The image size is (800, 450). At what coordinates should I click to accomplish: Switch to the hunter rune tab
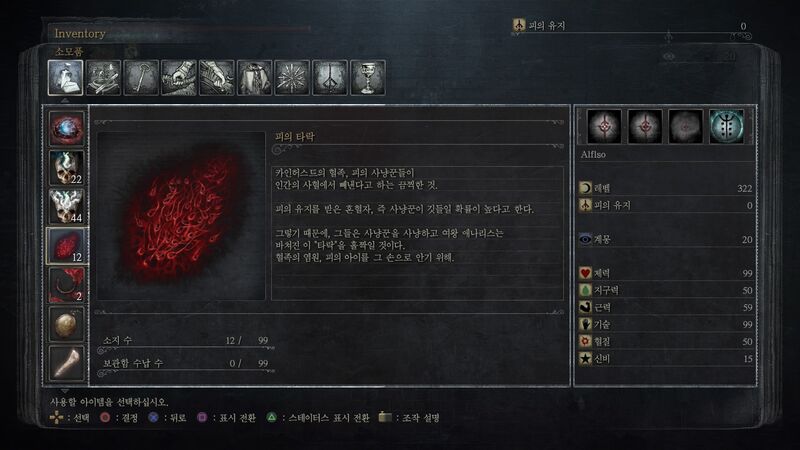pos(330,78)
